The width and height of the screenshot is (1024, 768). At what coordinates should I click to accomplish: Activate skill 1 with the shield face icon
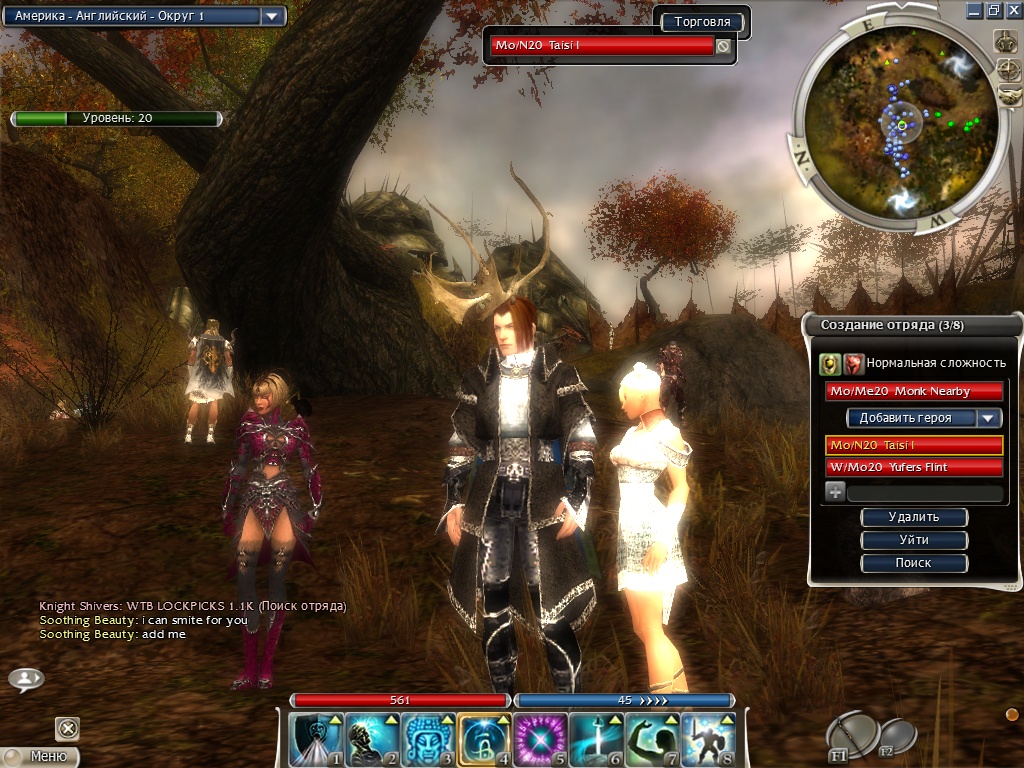pyautogui.click(x=315, y=740)
